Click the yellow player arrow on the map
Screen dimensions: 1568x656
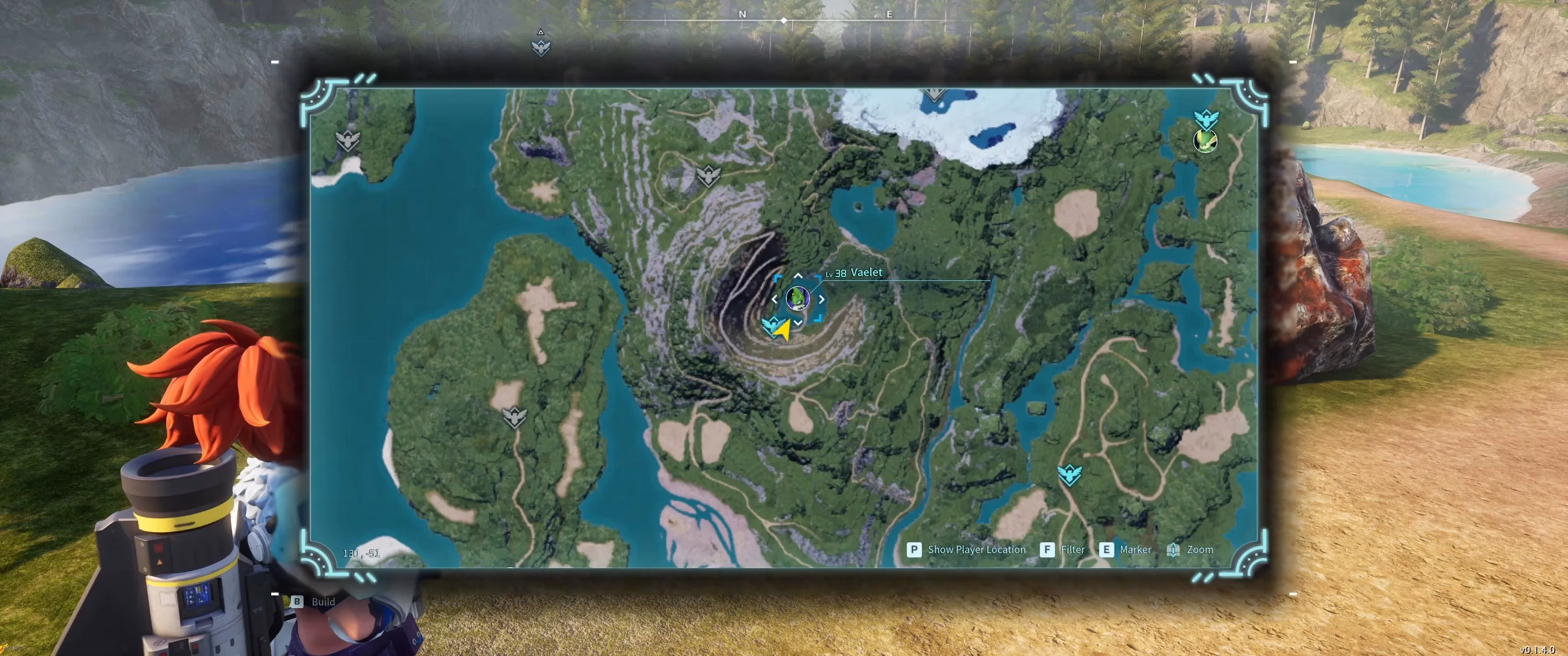click(x=783, y=329)
